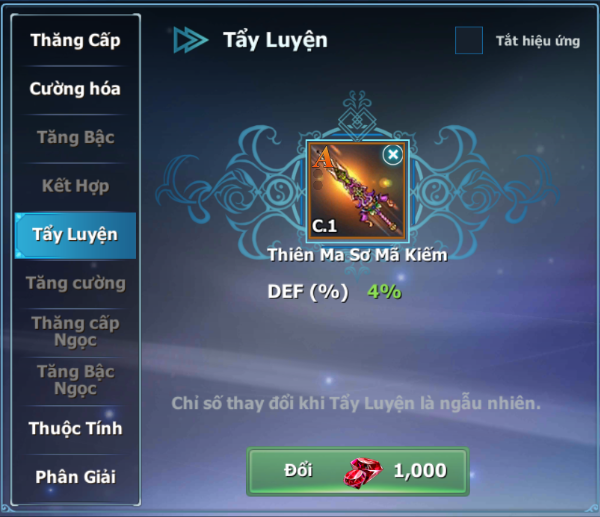The image size is (600, 517).
Task: Remove the sword from the slot
Action: [393, 154]
